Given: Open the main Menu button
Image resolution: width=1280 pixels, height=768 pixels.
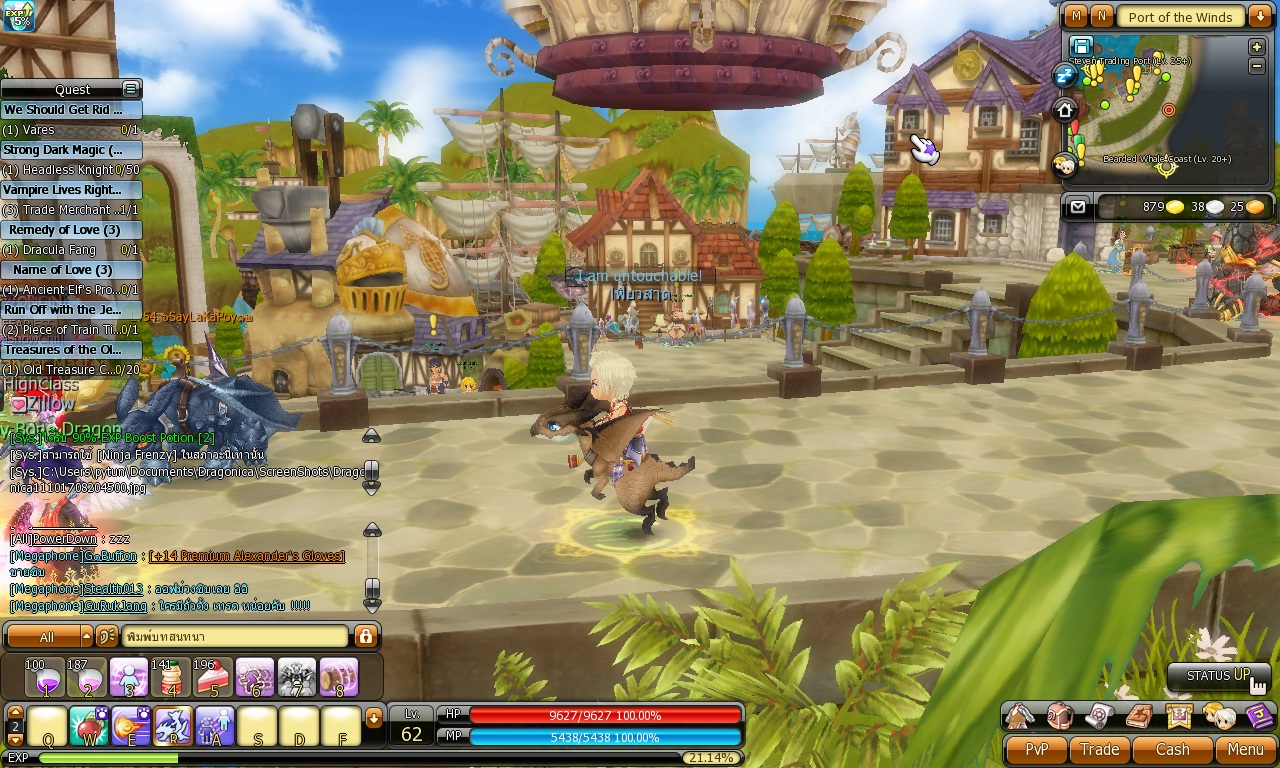Looking at the screenshot, I should pos(1245,749).
